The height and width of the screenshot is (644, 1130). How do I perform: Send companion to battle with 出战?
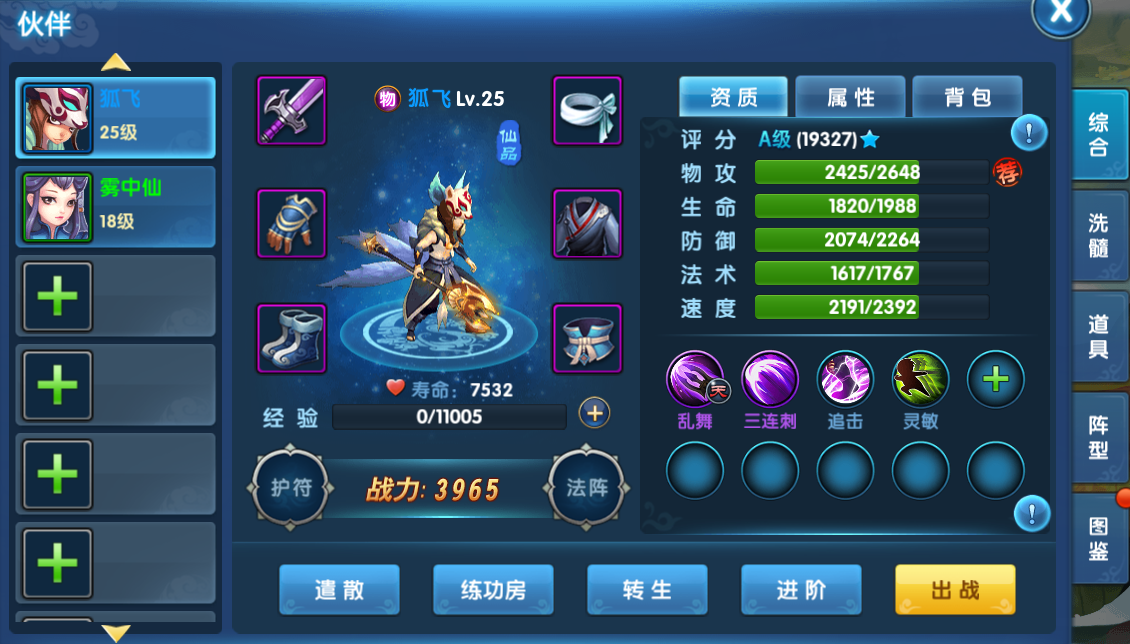955,590
